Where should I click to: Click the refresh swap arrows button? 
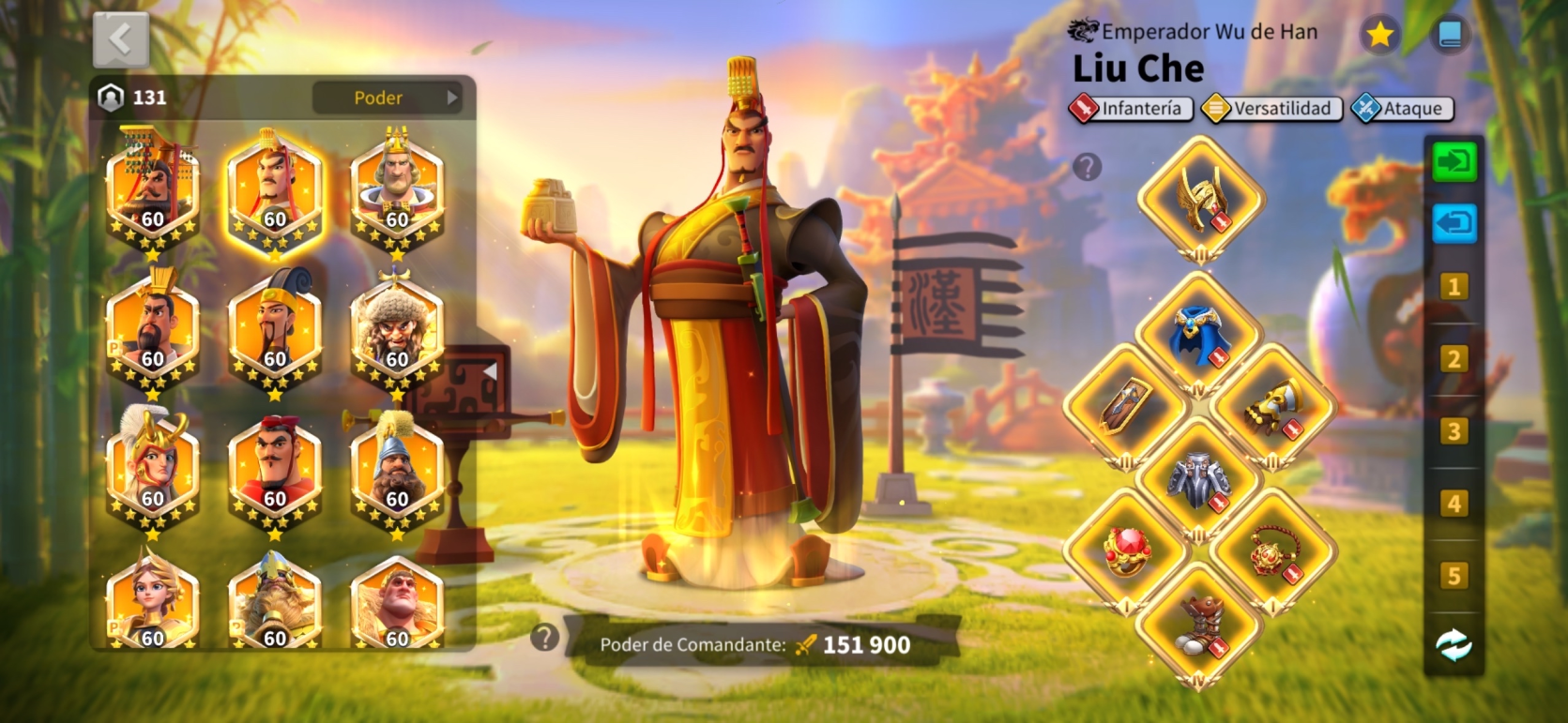1454,645
